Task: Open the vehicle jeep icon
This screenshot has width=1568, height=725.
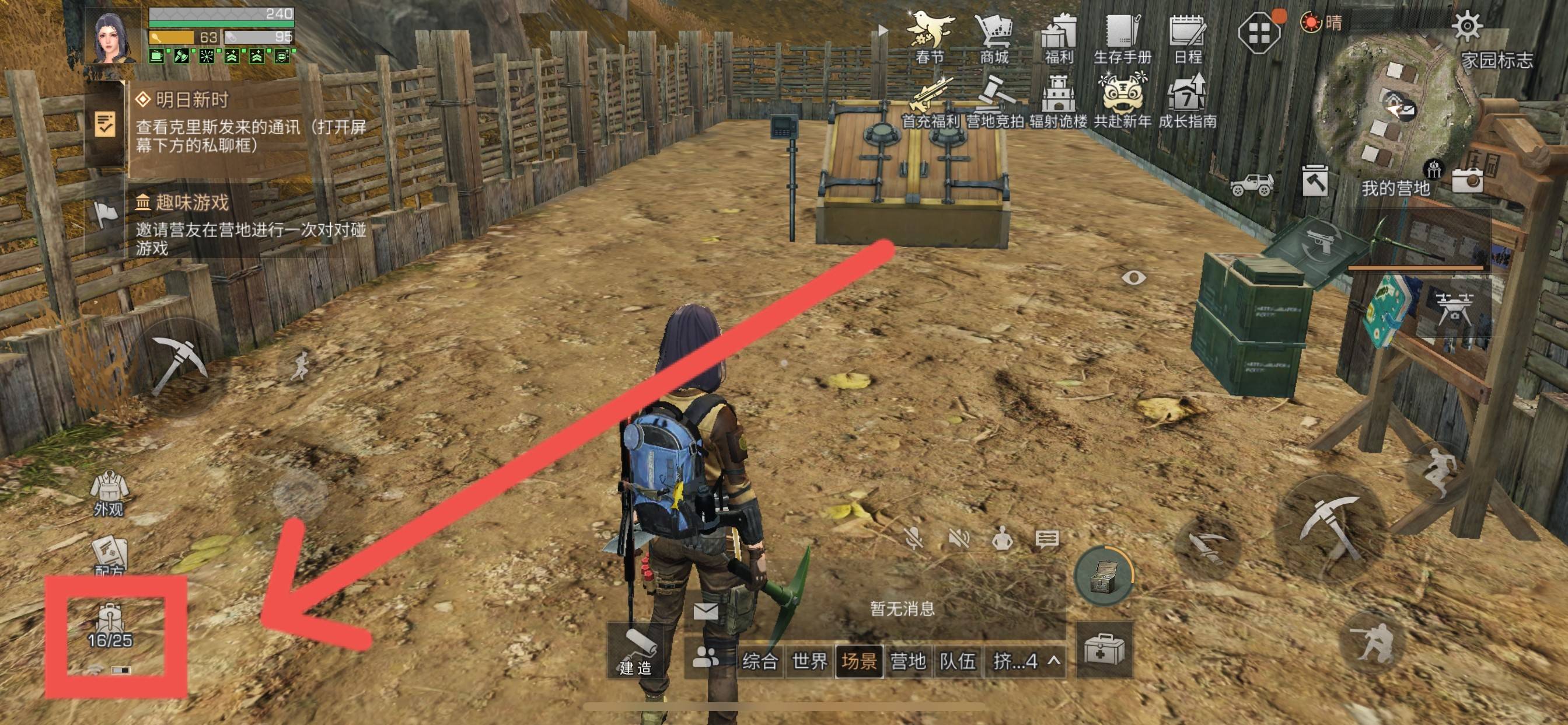Action: 1252,183
